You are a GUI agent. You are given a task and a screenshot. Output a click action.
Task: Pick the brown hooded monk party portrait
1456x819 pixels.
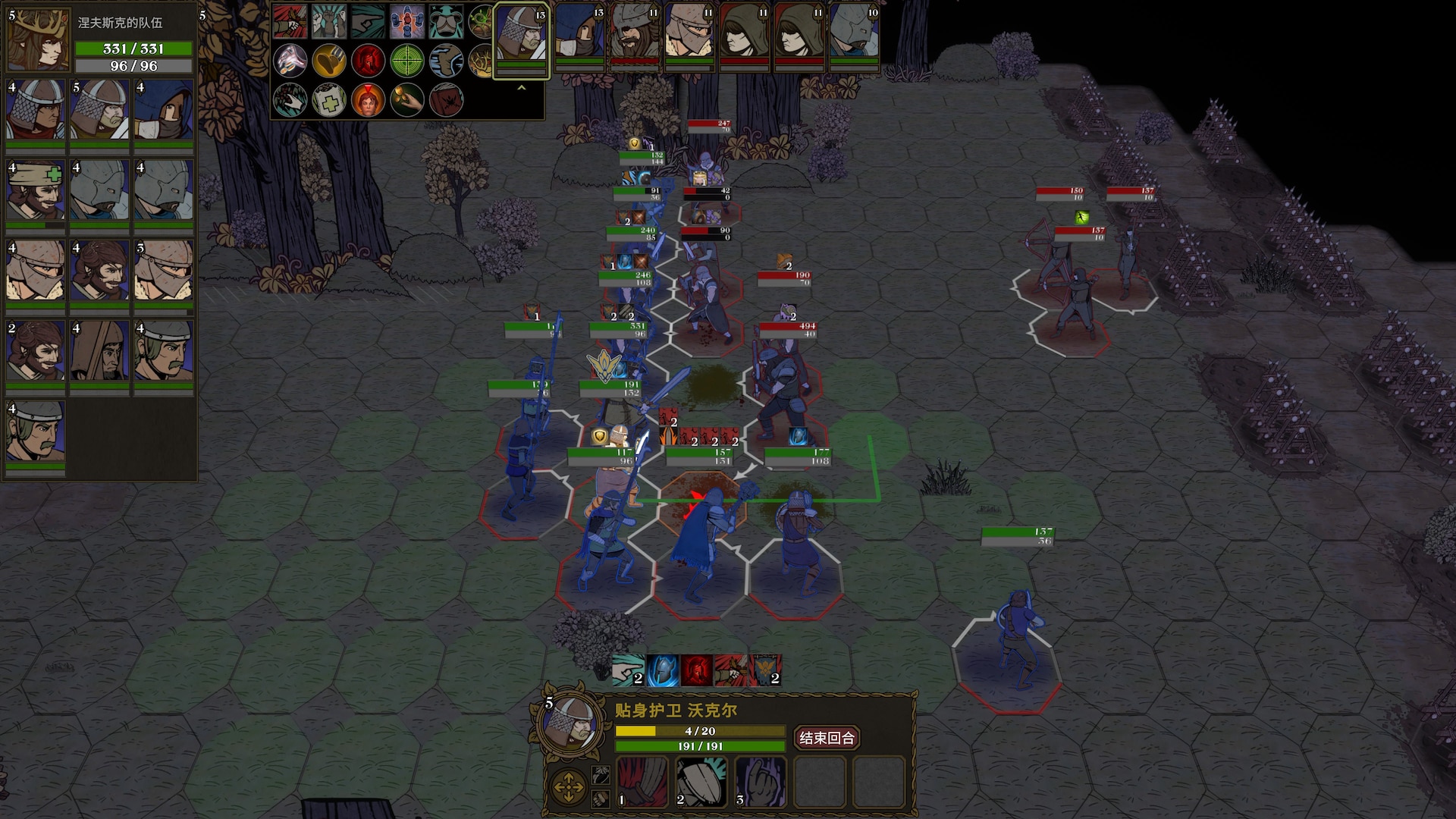pos(99,350)
